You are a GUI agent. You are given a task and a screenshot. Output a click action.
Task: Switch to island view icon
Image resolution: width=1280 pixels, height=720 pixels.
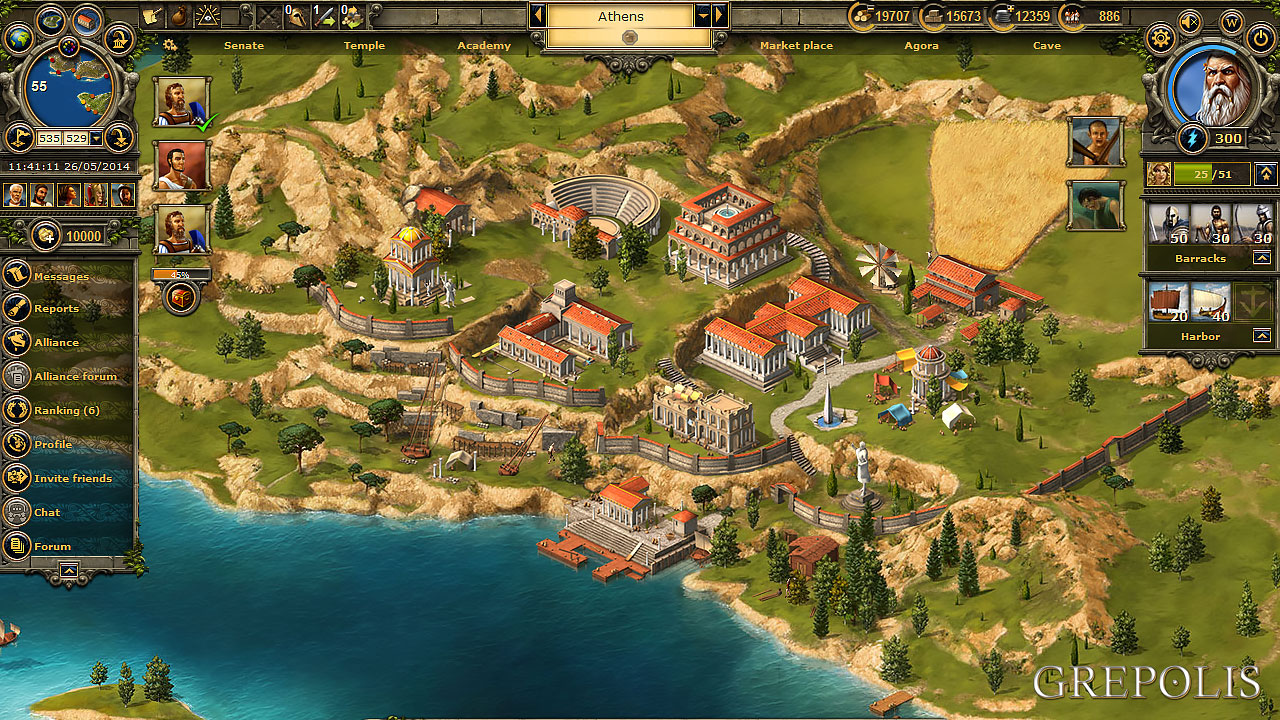[50, 18]
